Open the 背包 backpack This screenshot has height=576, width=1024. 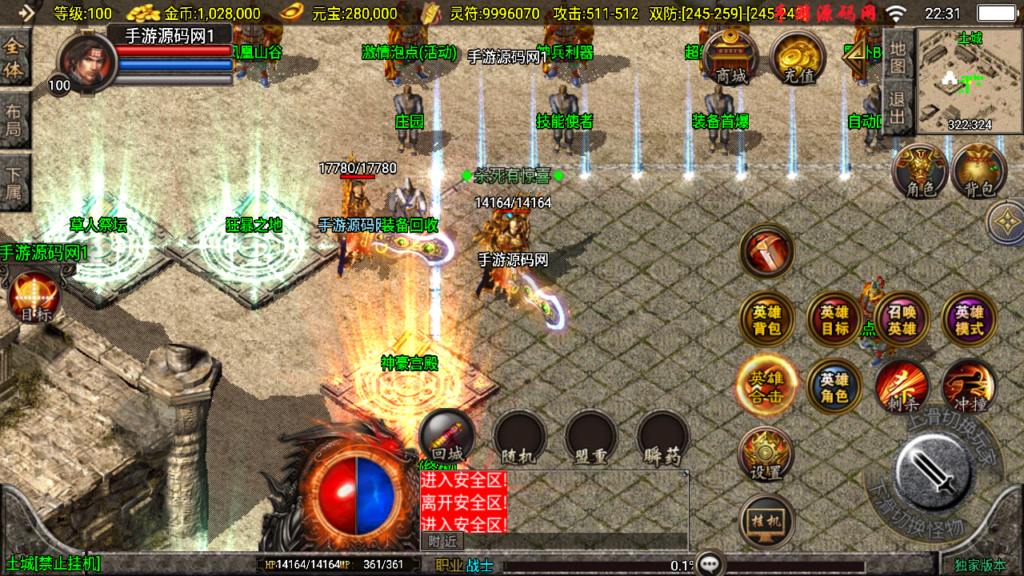click(980, 170)
